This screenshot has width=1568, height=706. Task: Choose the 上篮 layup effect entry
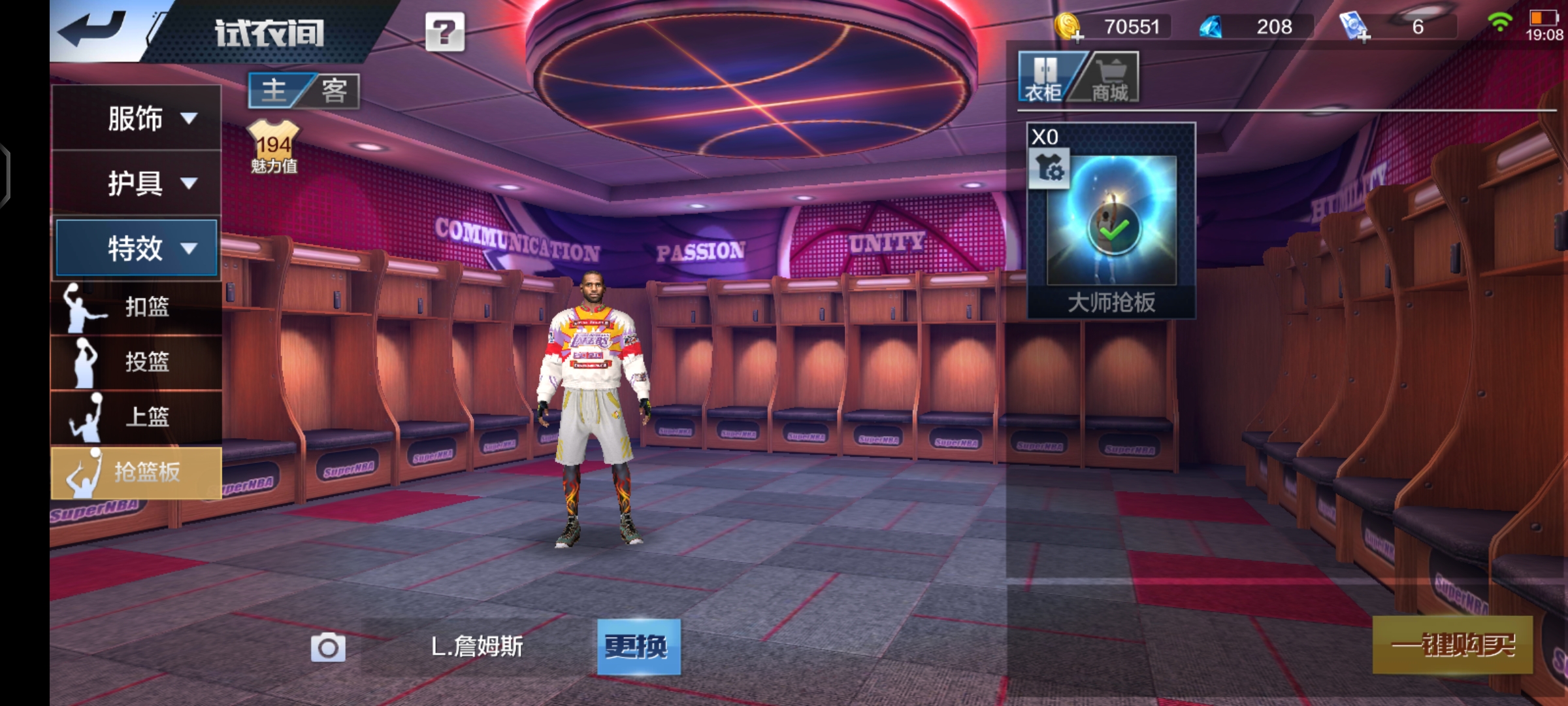pyautogui.click(x=137, y=416)
